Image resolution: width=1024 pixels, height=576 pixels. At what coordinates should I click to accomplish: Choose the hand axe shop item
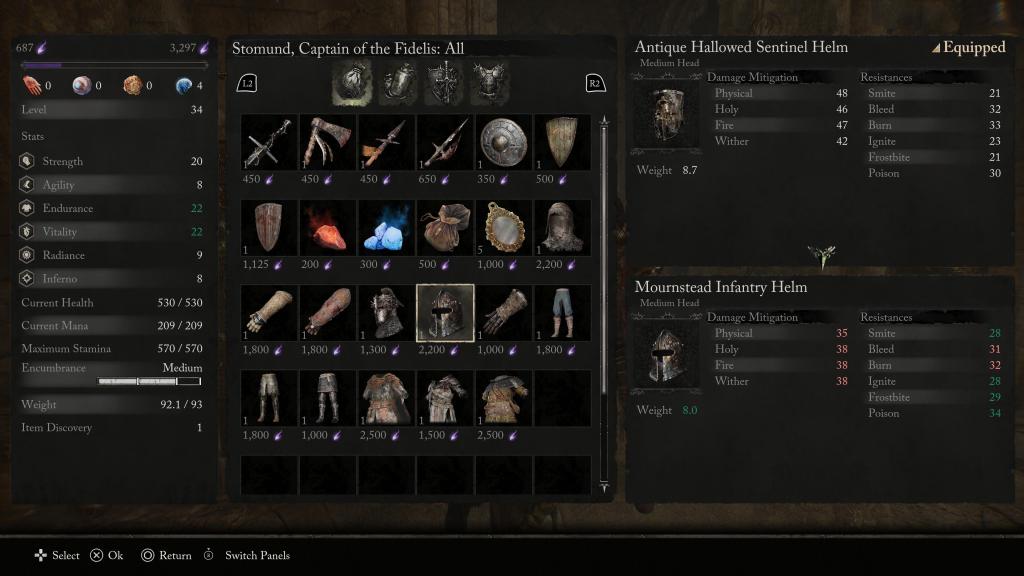click(x=328, y=142)
